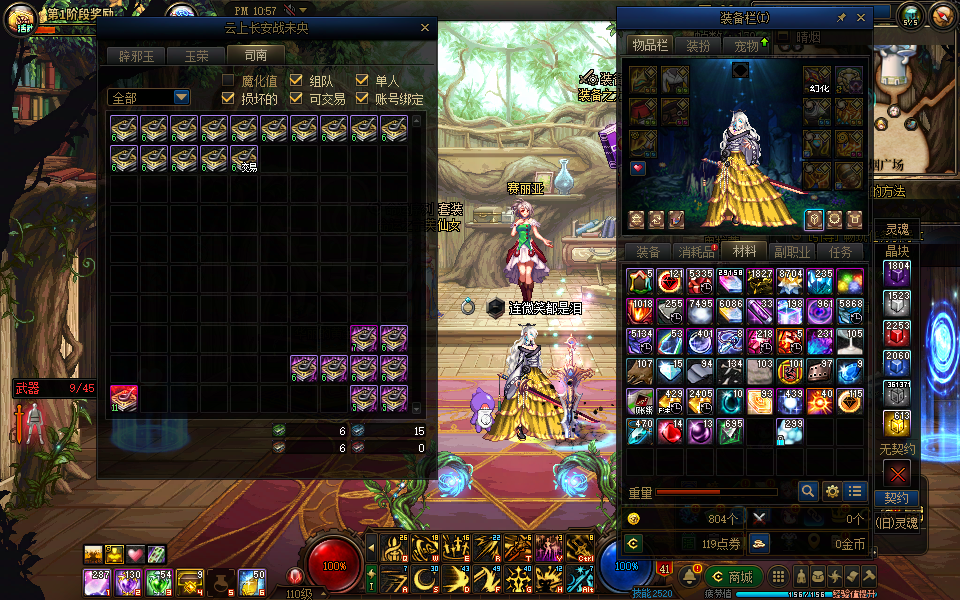
Task: Switch to the 辟邪玉 tab
Action: 136,56
